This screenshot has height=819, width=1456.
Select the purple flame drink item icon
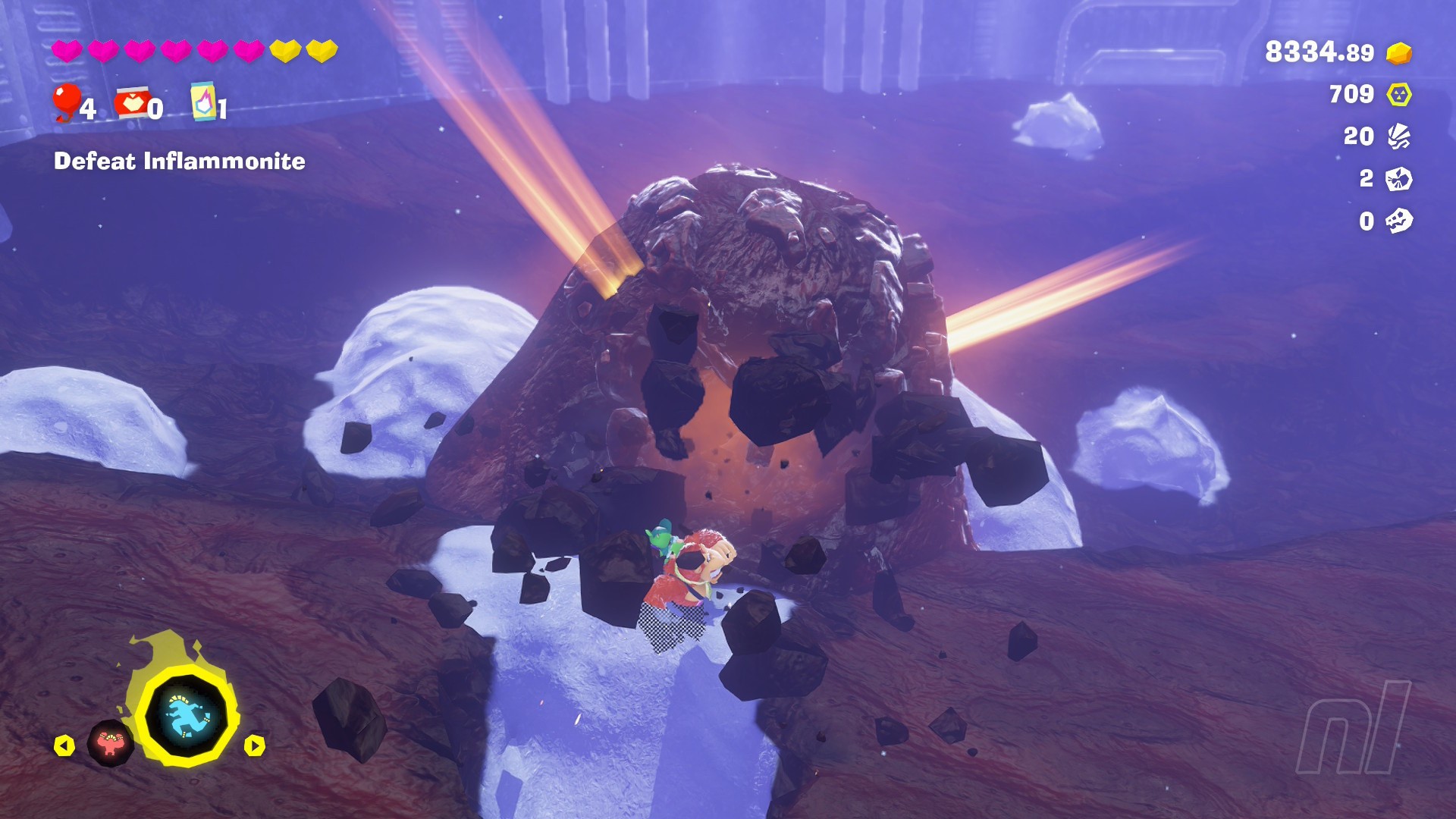click(x=203, y=102)
